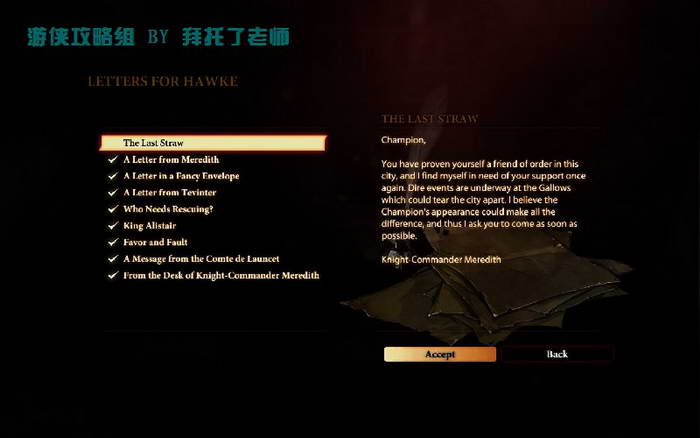Choose From the Desk of Knight-Commander Meredith
The image size is (700, 438).
pyautogui.click(x=221, y=275)
